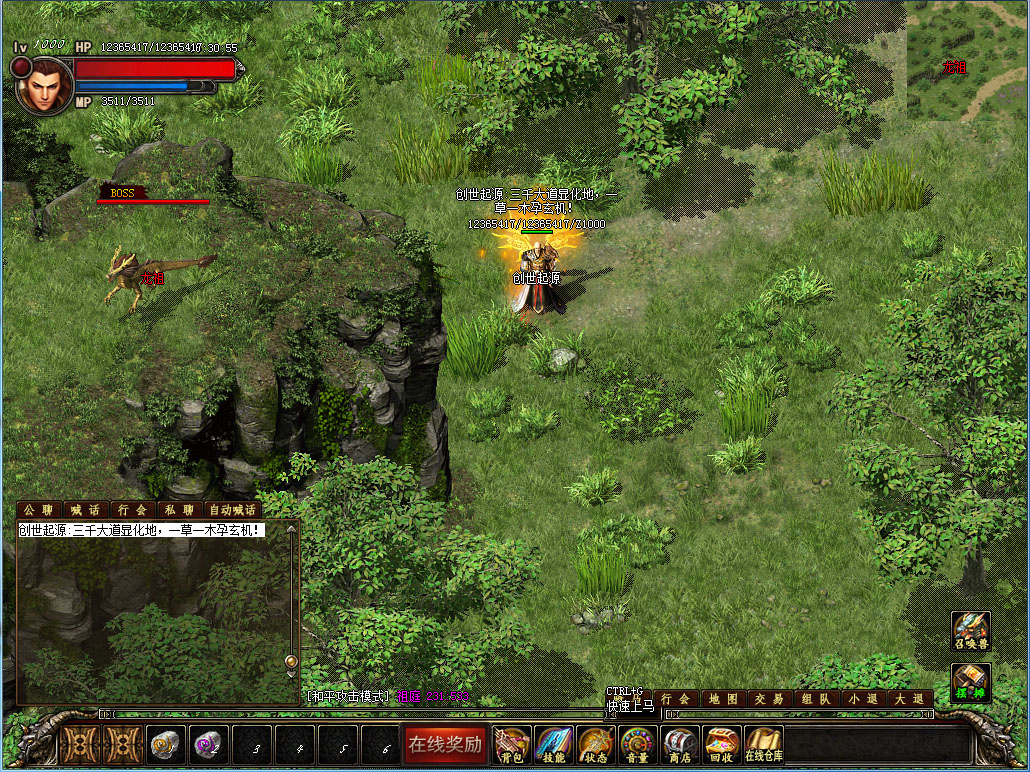Image resolution: width=1030 pixels, height=772 pixels.
Task: Switch to the 喊话 shout chat tab
Action: coord(86,510)
